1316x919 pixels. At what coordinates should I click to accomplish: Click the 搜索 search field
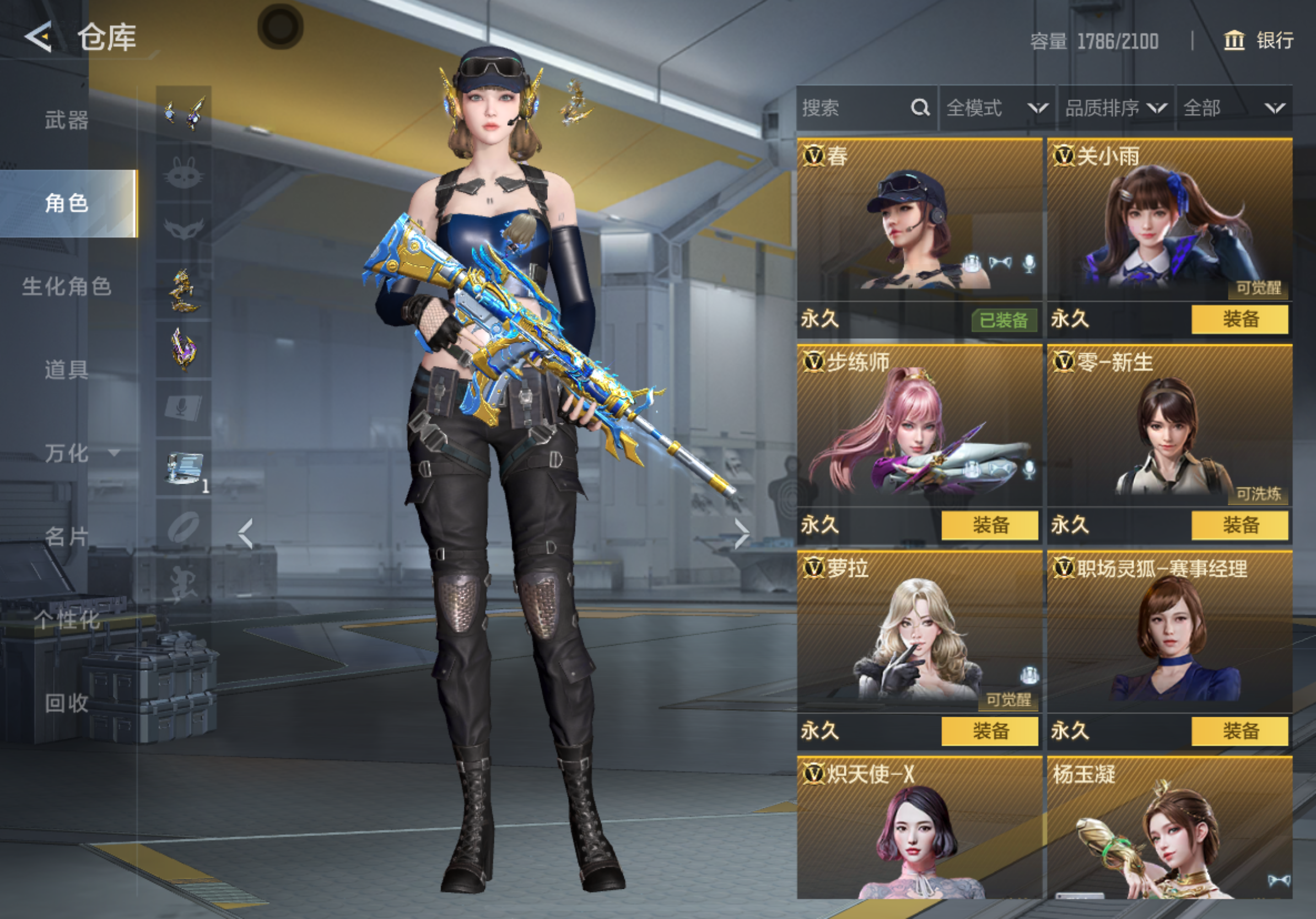[x=854, y=108]
